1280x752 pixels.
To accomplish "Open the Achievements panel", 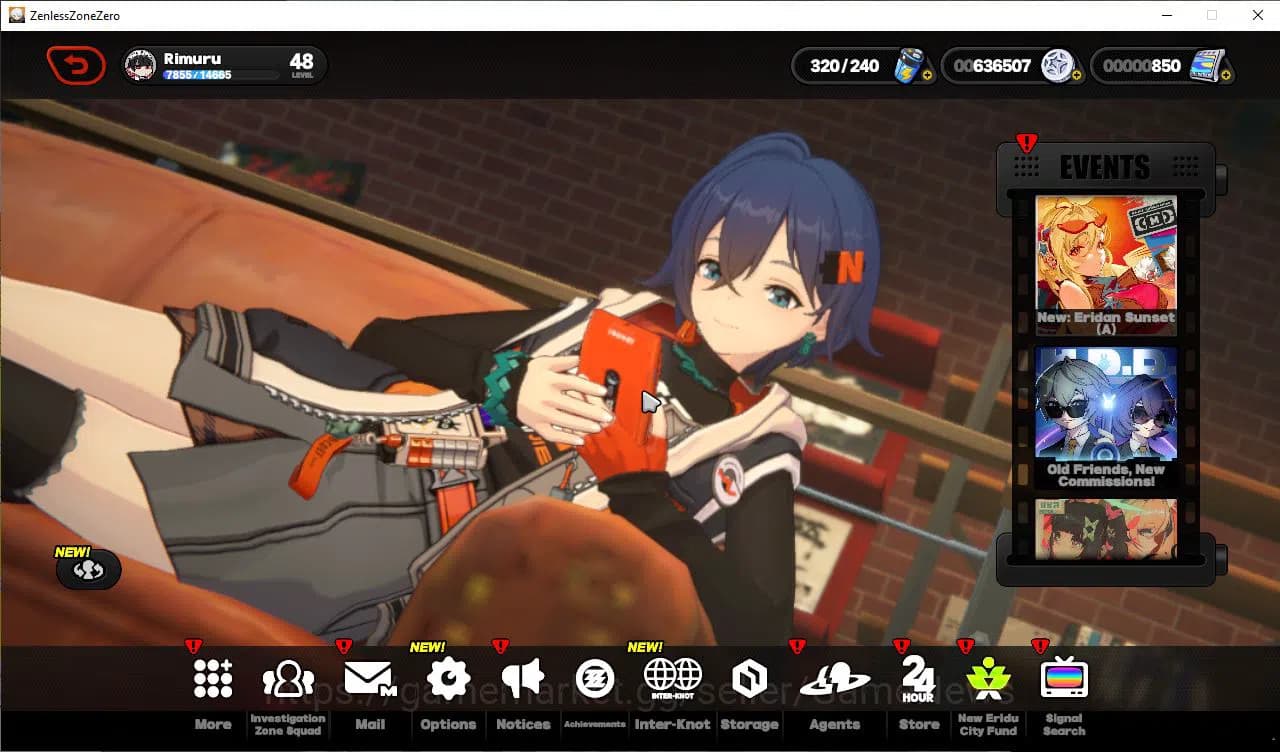I will click(597, 678).
